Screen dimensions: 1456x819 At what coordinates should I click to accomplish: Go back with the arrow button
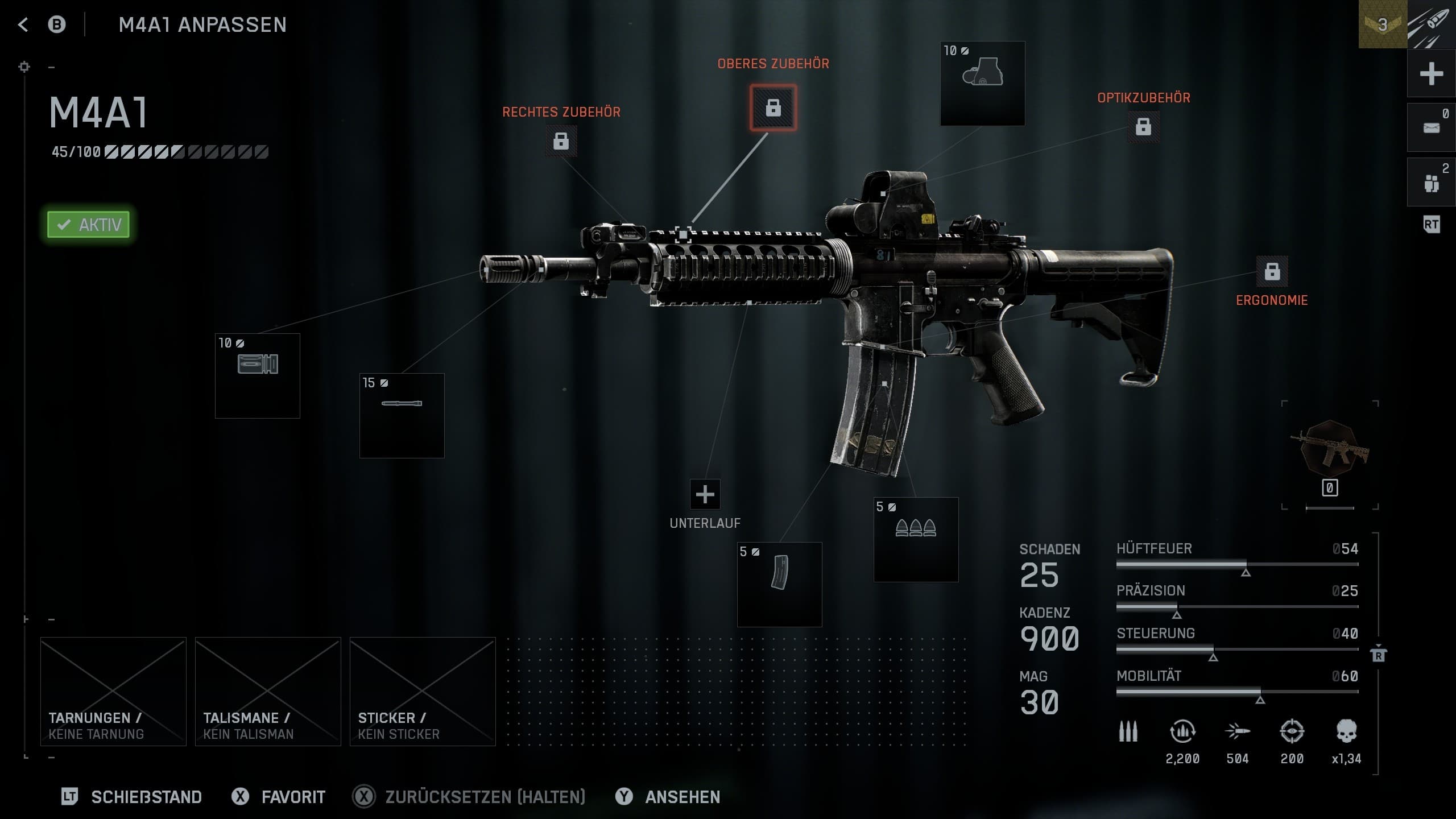point(23,24)
